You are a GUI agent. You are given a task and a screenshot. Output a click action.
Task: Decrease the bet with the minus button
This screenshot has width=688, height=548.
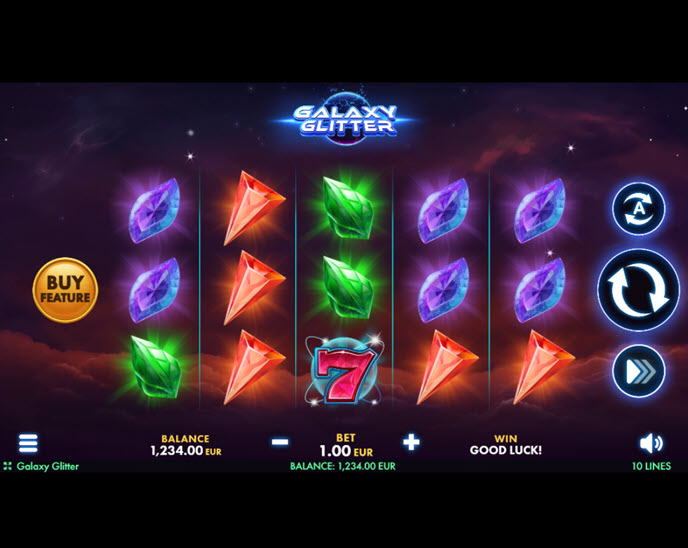tap(280, 442)
